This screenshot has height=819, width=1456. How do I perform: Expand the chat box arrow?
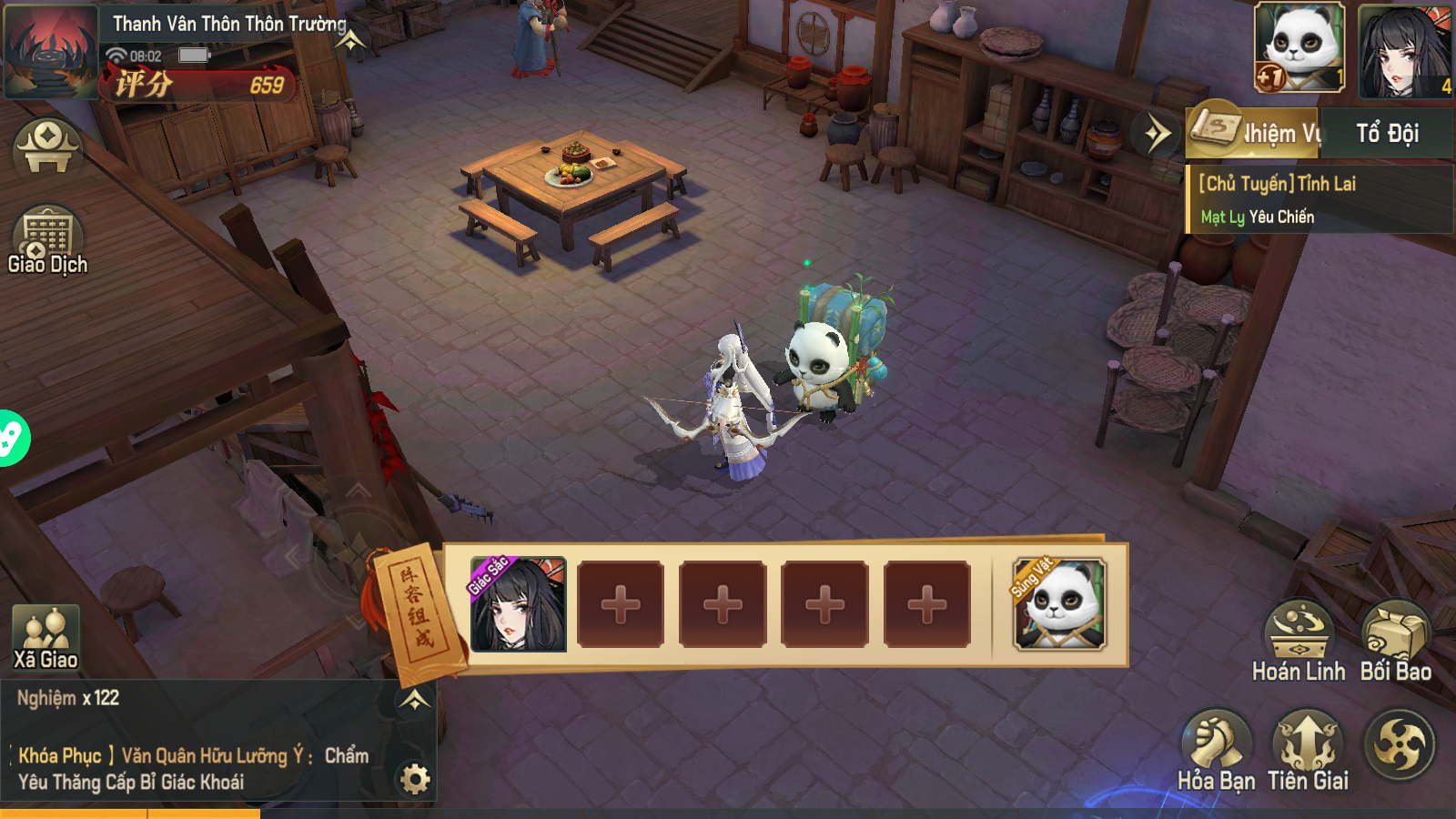click(x=414, y=700)
